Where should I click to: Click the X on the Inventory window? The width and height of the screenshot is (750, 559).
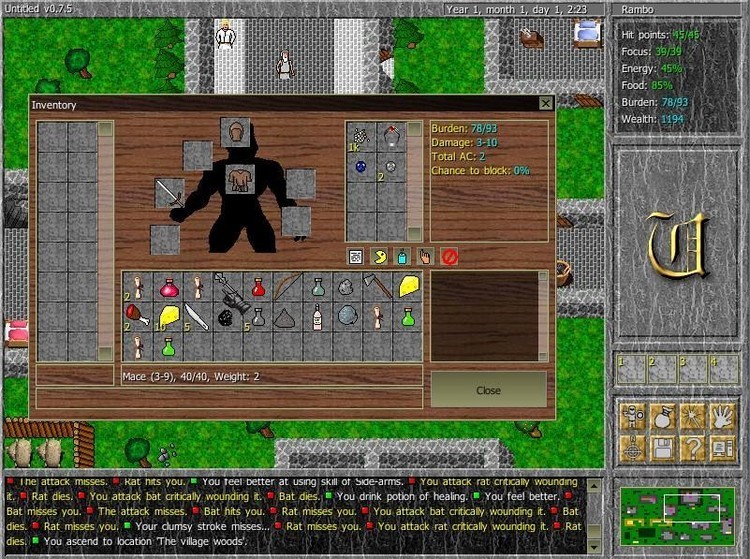click(545, 103)
